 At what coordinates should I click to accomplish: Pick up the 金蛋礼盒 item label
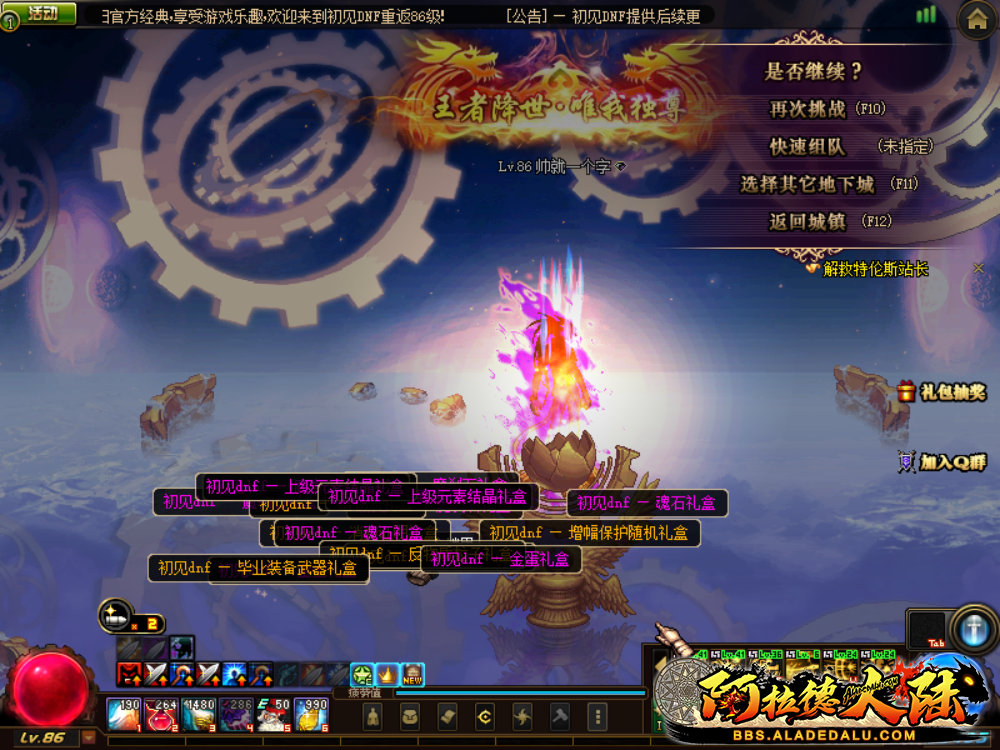(501, 560)
